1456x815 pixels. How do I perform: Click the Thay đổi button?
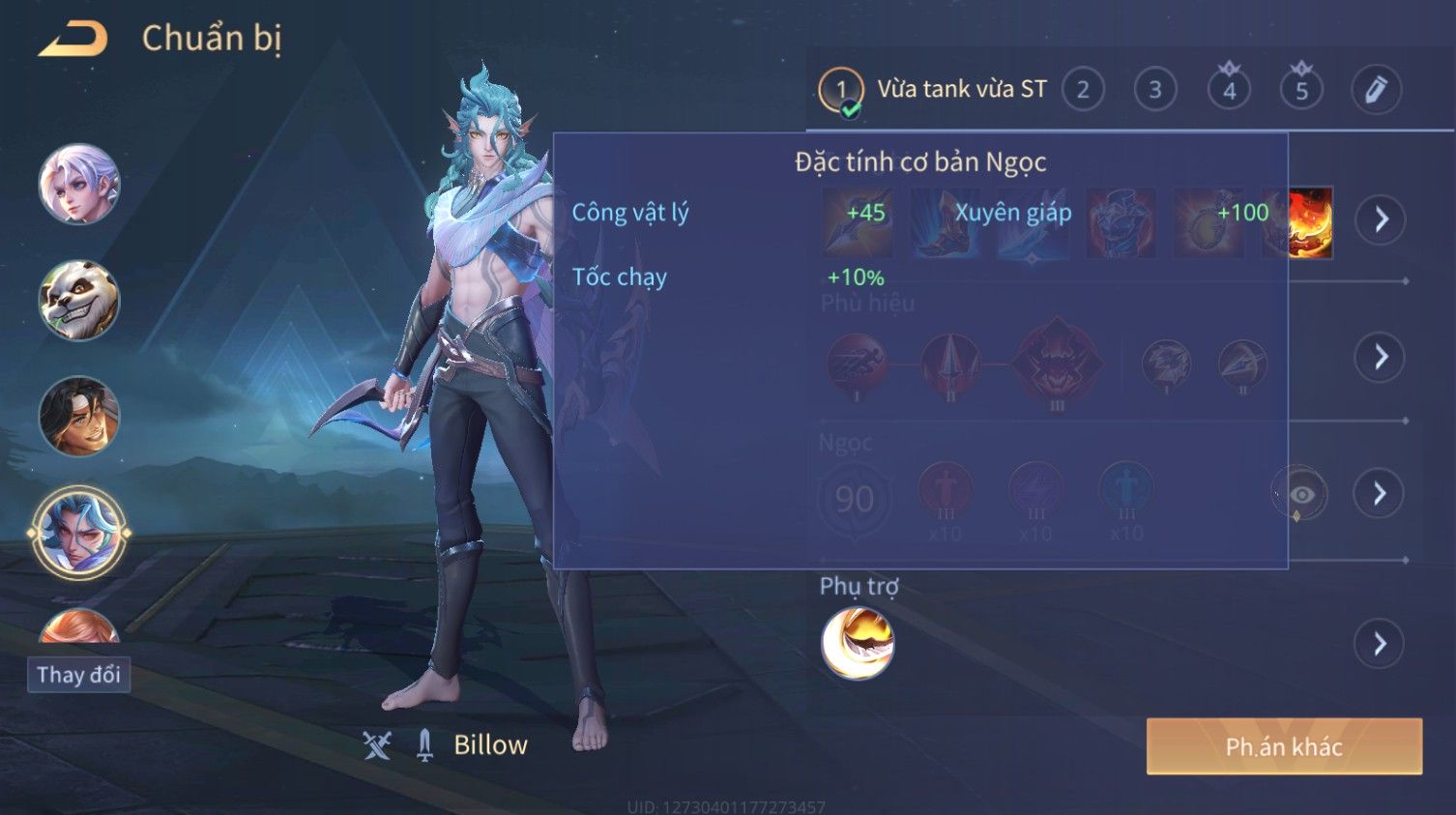(78, 675)
